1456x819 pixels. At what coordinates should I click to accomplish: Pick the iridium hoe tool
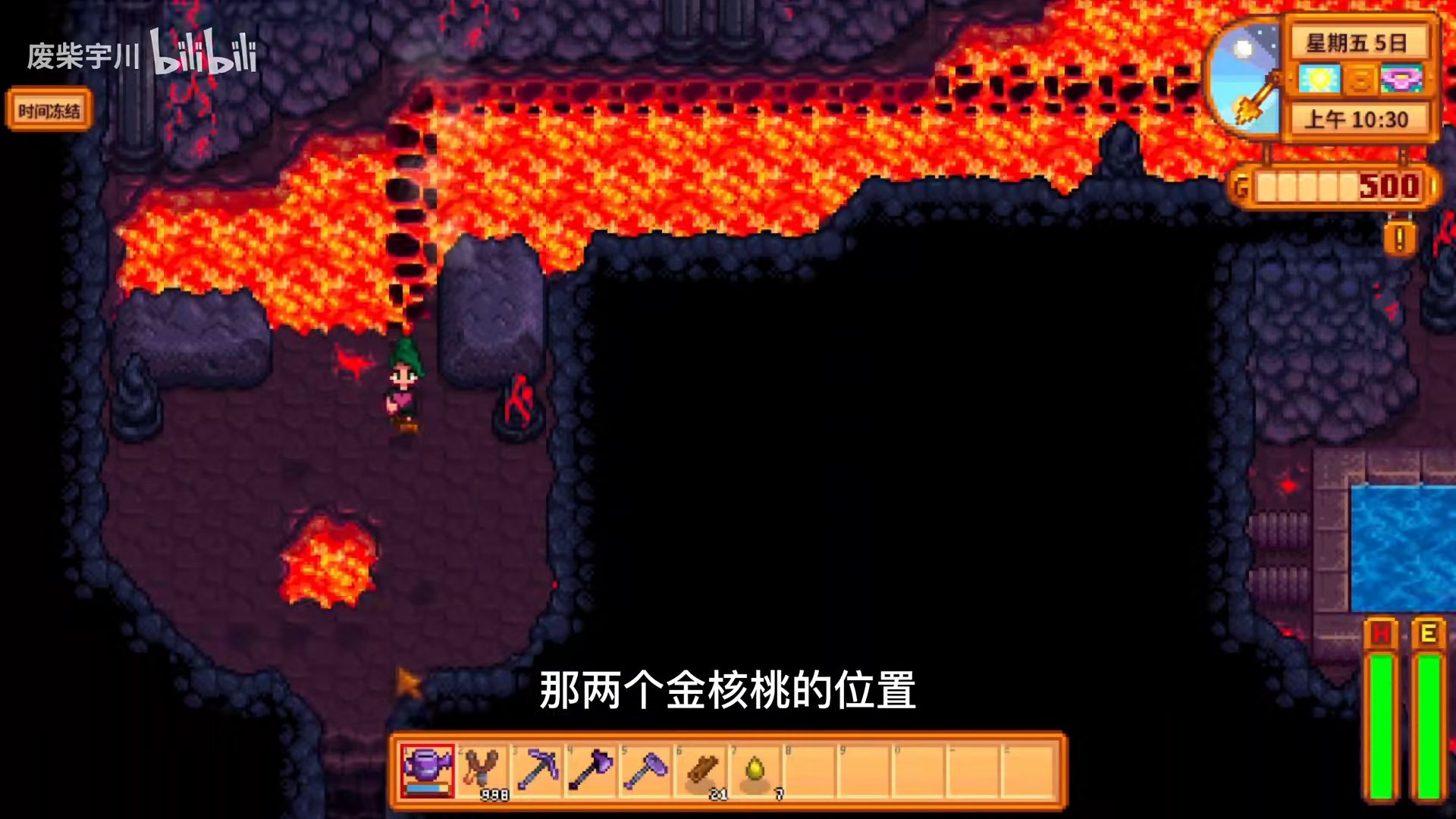coord(646,770)
